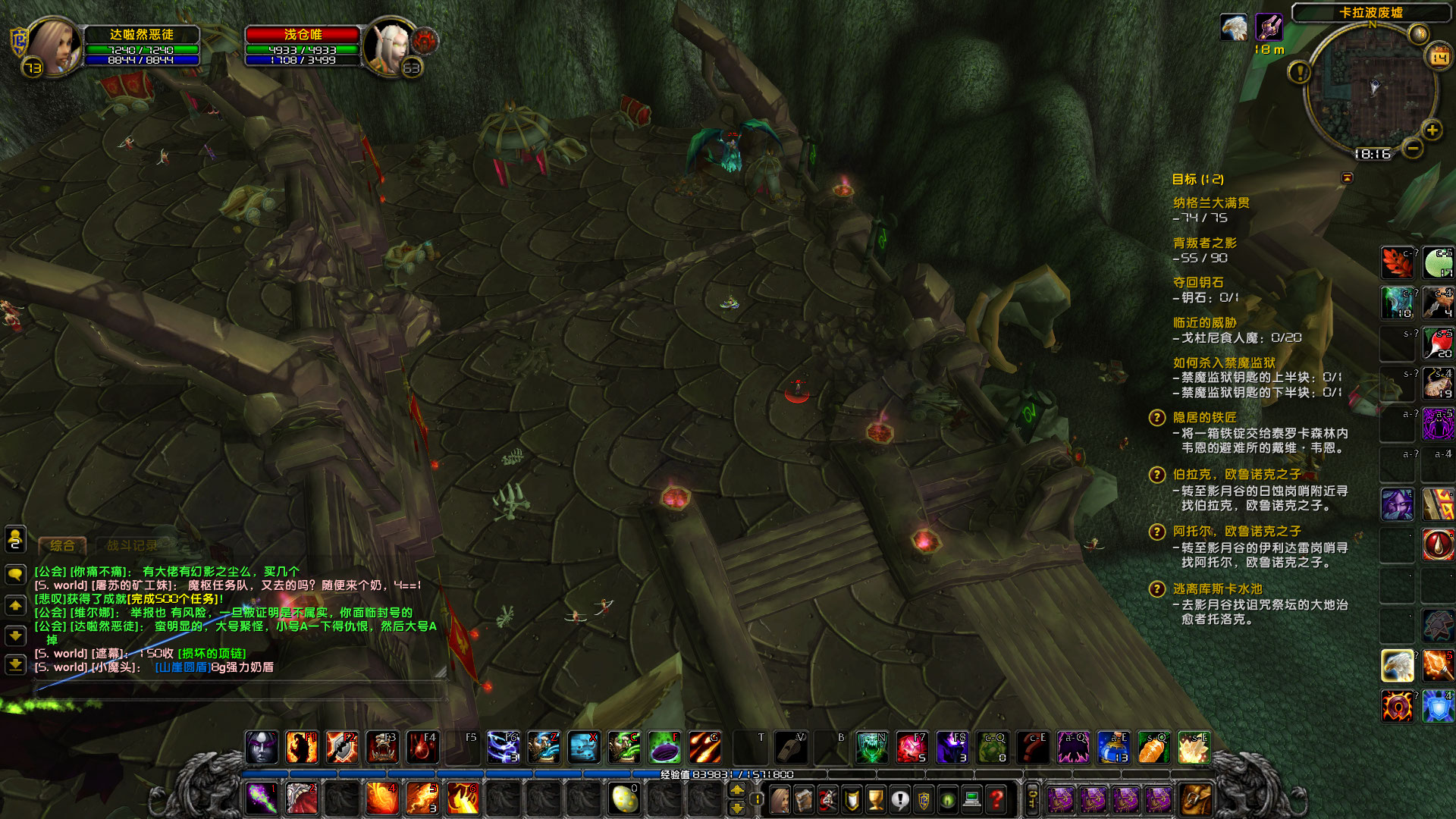
Task: Open the achievements trophy icon
Action: [874, 799]
